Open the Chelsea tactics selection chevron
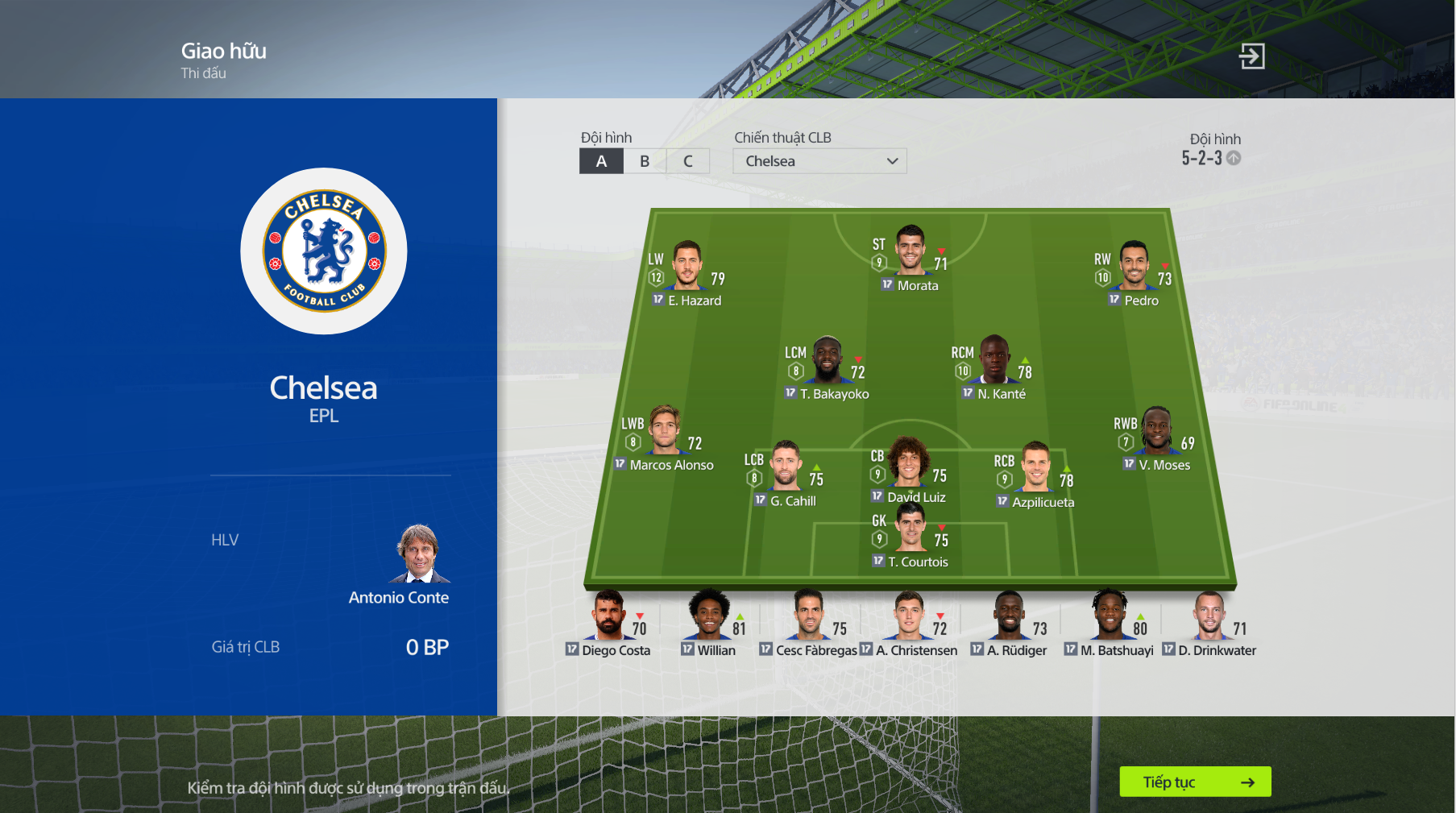 click(x=892, y=161)
